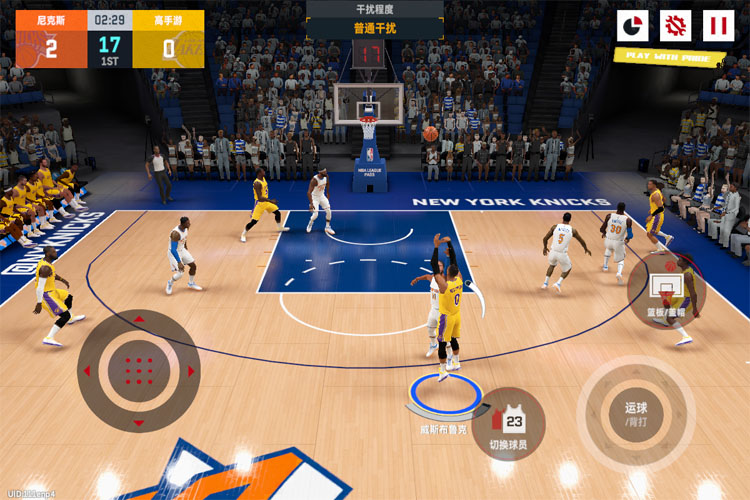Tap the 运球 dribble button
Screen dimensions: 750x500
[x=636, y=414]
